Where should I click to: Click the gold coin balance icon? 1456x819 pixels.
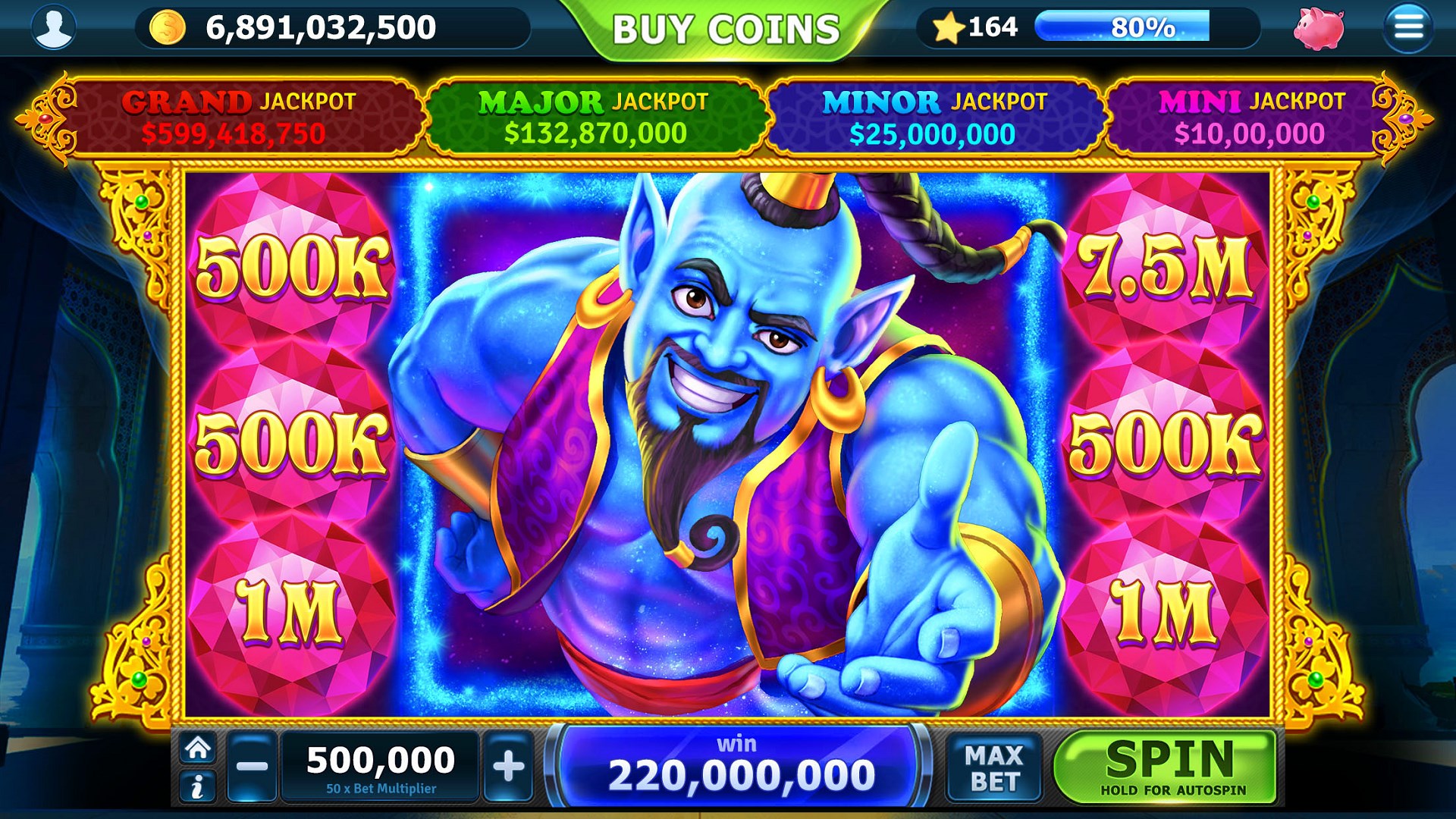click(168, 27)
